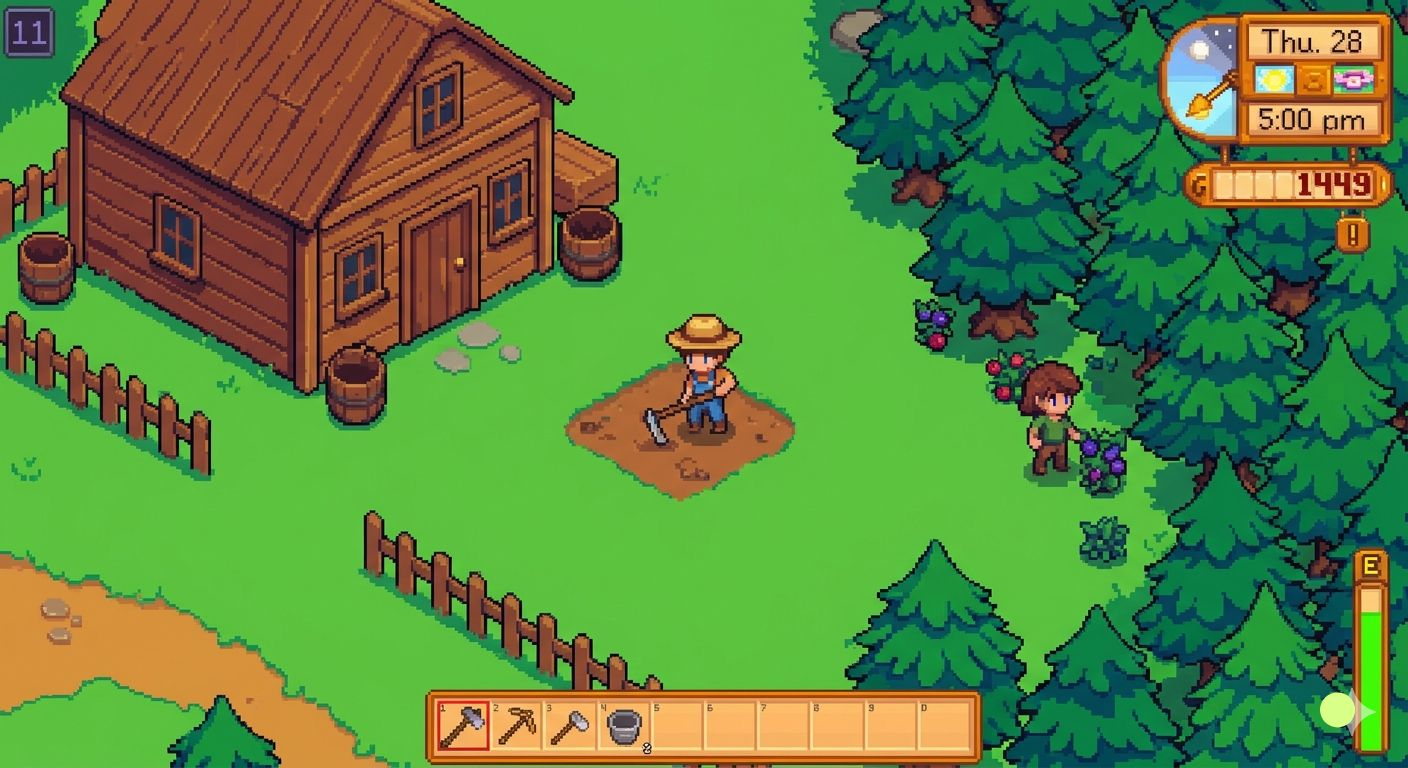Switch to the metal bucket slot

tap(625, 725)
